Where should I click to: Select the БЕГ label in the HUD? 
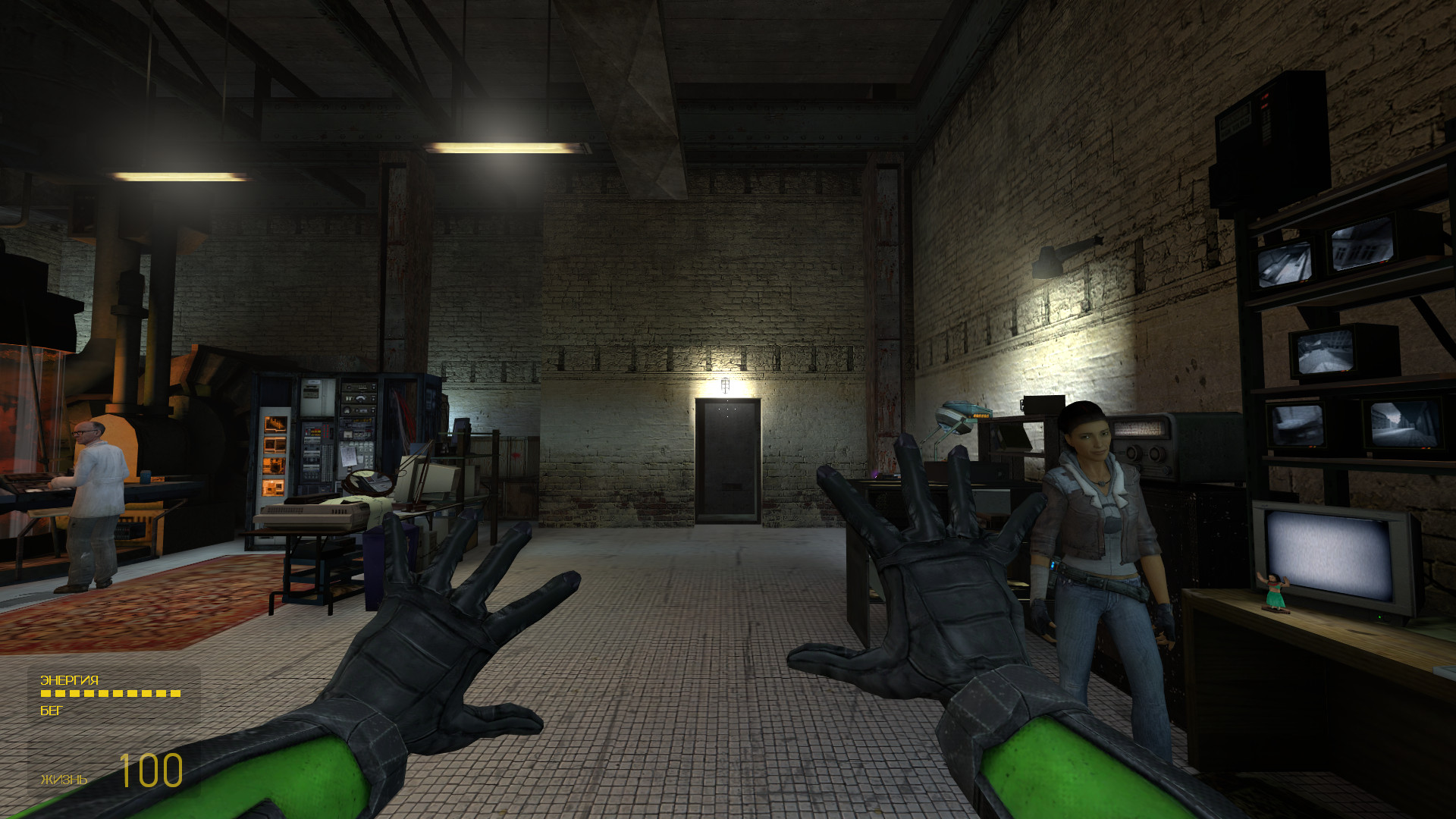[x=52, y=711]
